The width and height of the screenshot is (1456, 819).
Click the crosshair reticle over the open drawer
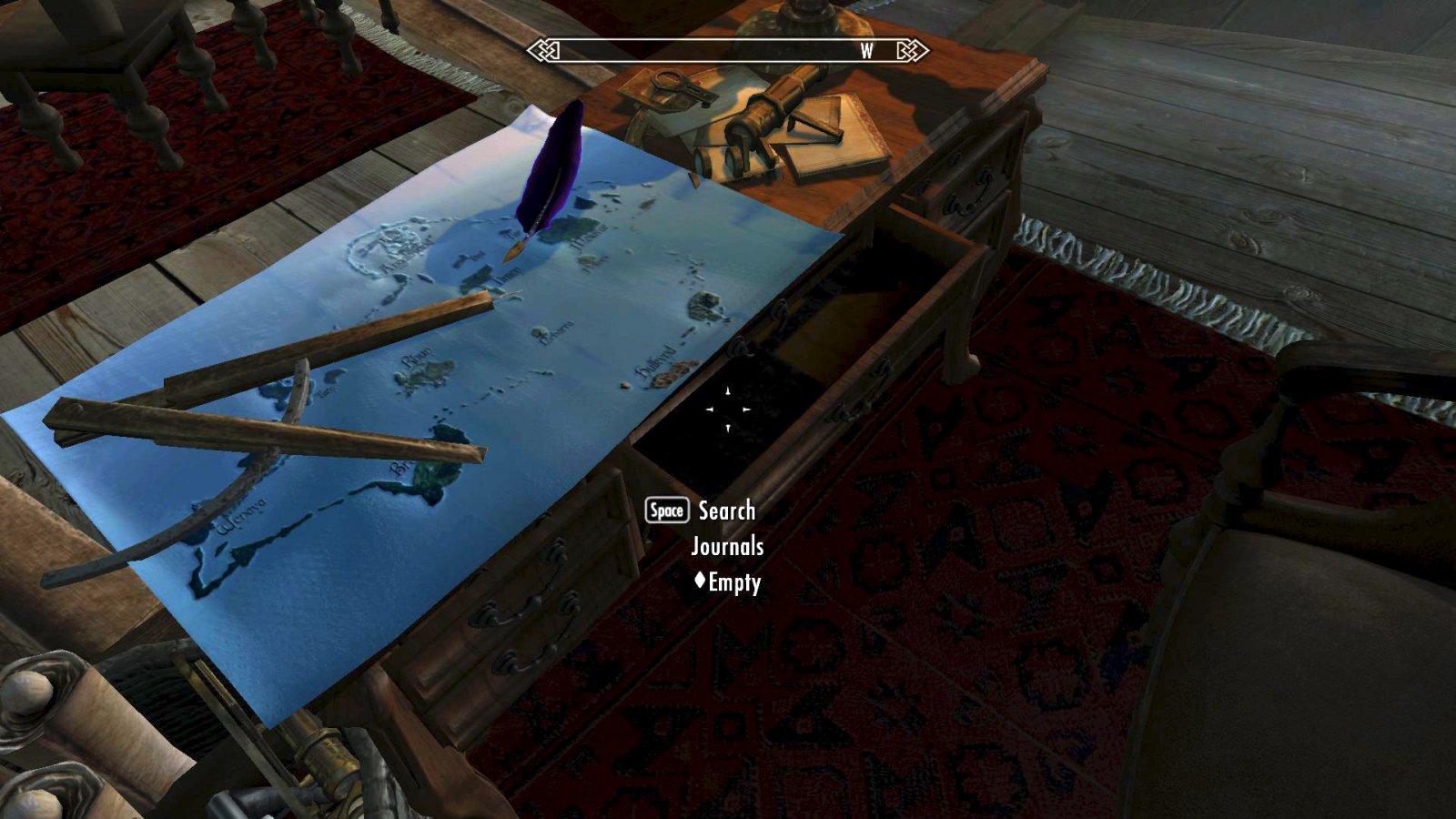(727, 409)
